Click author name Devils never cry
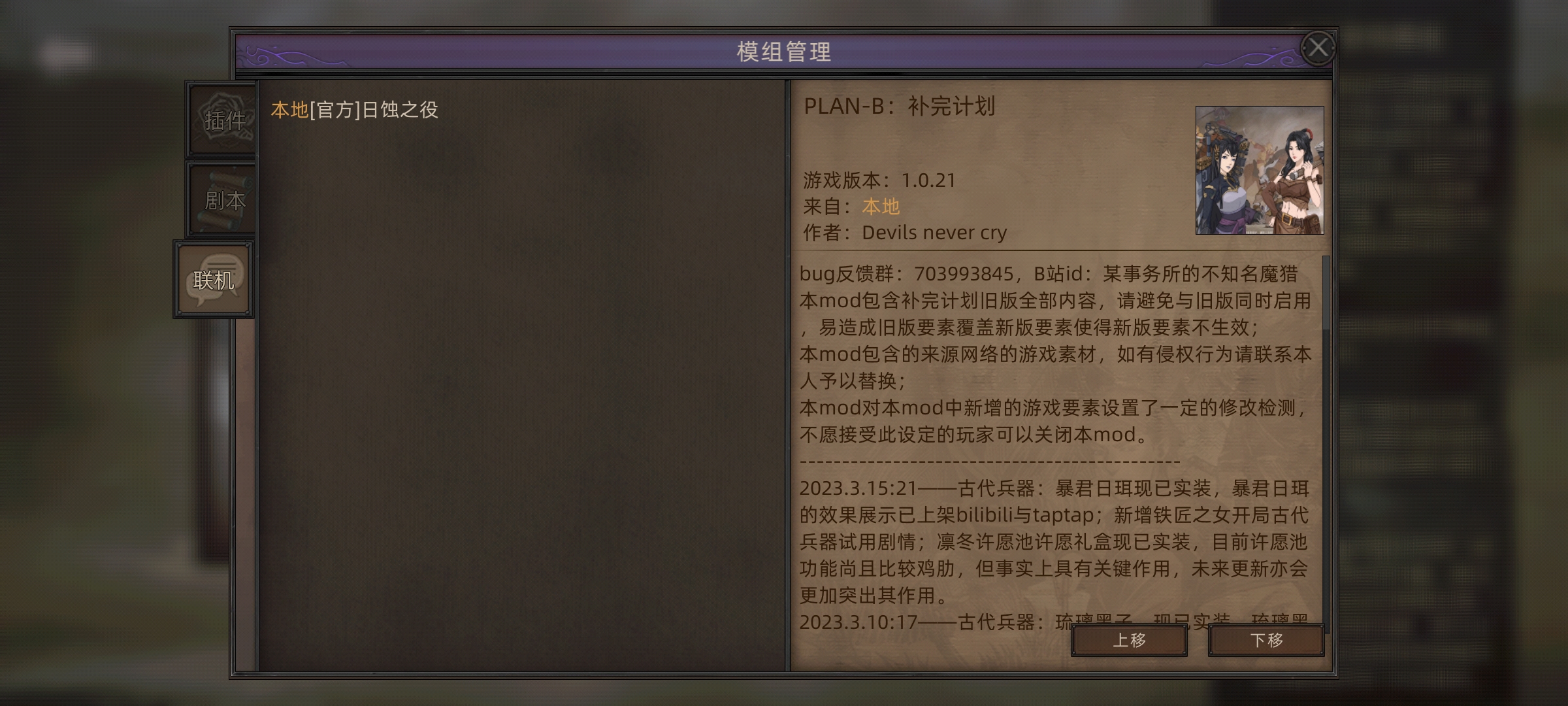1568x706 pixels. point(936,232)
